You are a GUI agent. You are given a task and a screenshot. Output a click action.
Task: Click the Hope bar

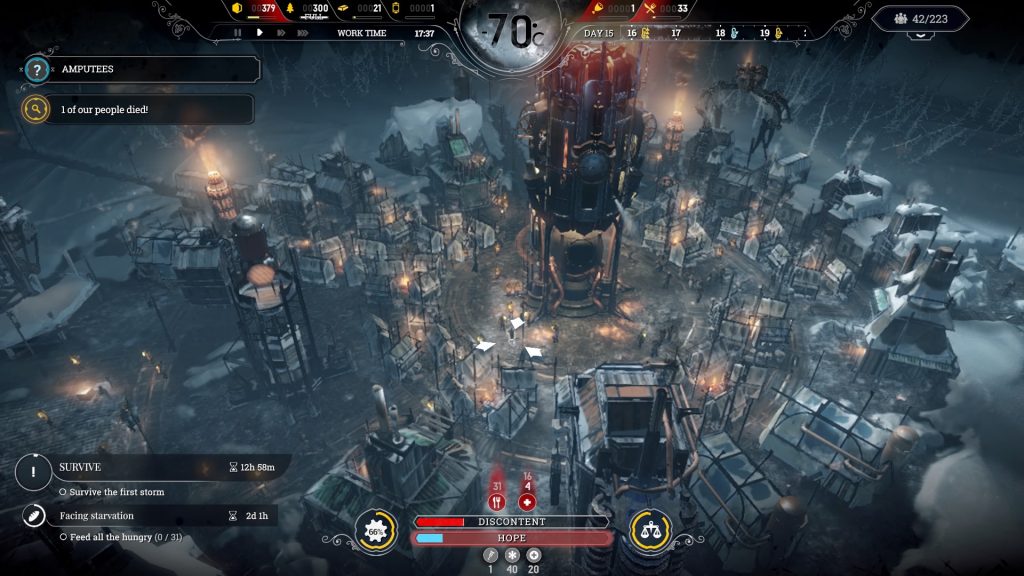[x=512, y=538]
